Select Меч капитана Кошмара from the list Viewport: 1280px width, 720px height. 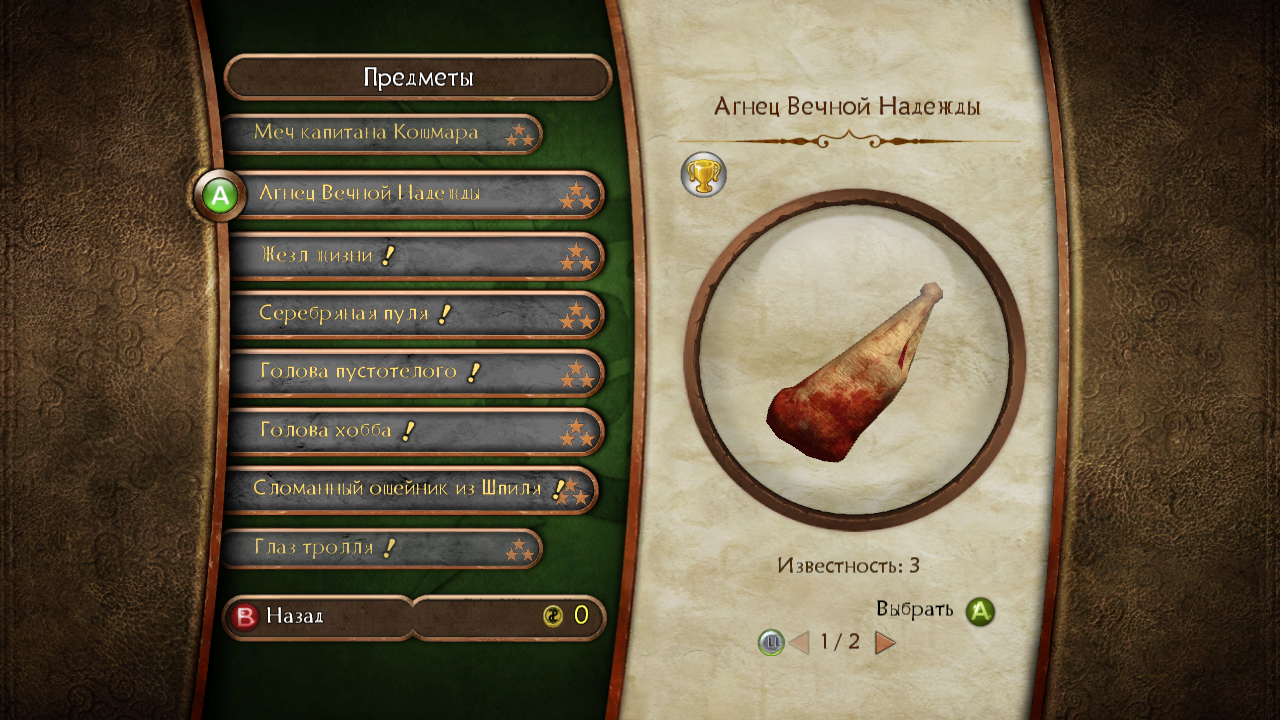380,133
